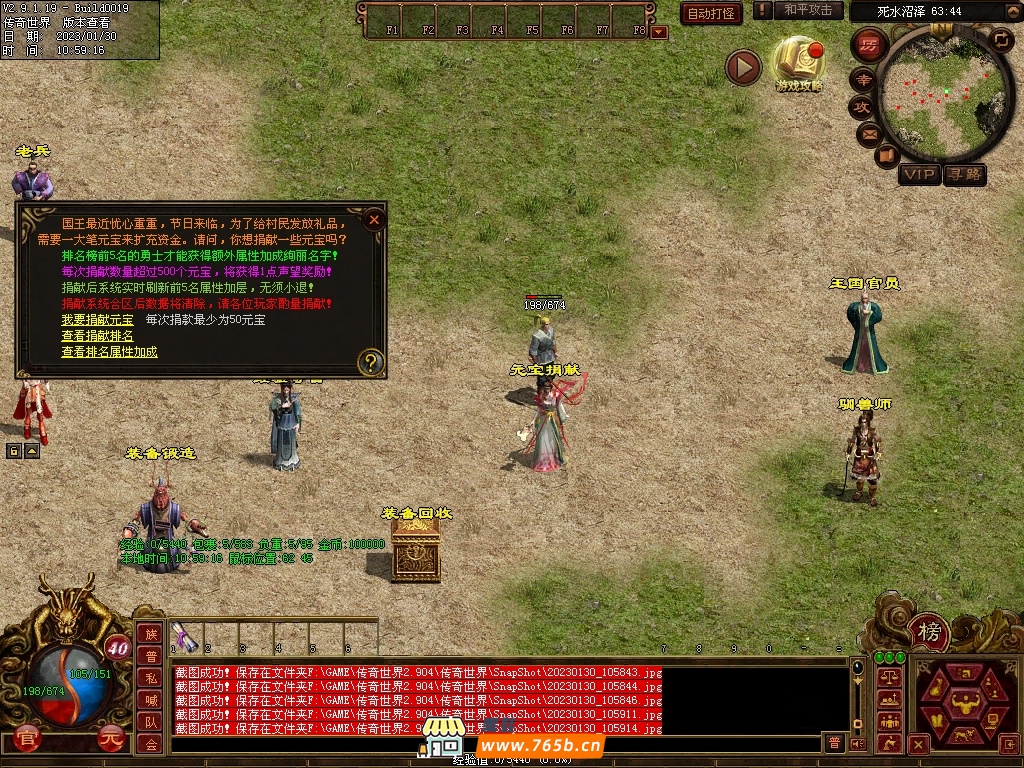Select the 队 team chat channel
Image resolution: width=1024 pixels, height=768 pixels.
150,722
